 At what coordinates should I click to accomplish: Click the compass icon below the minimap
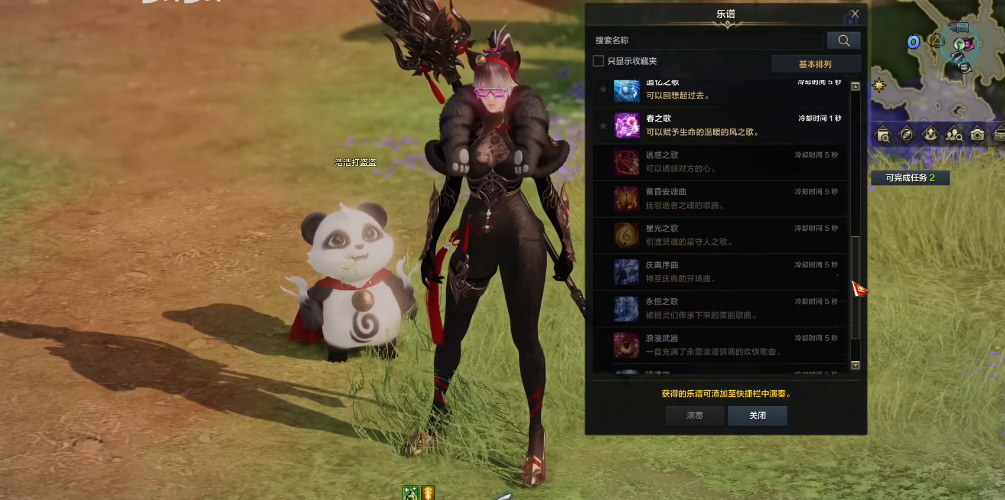906,134
